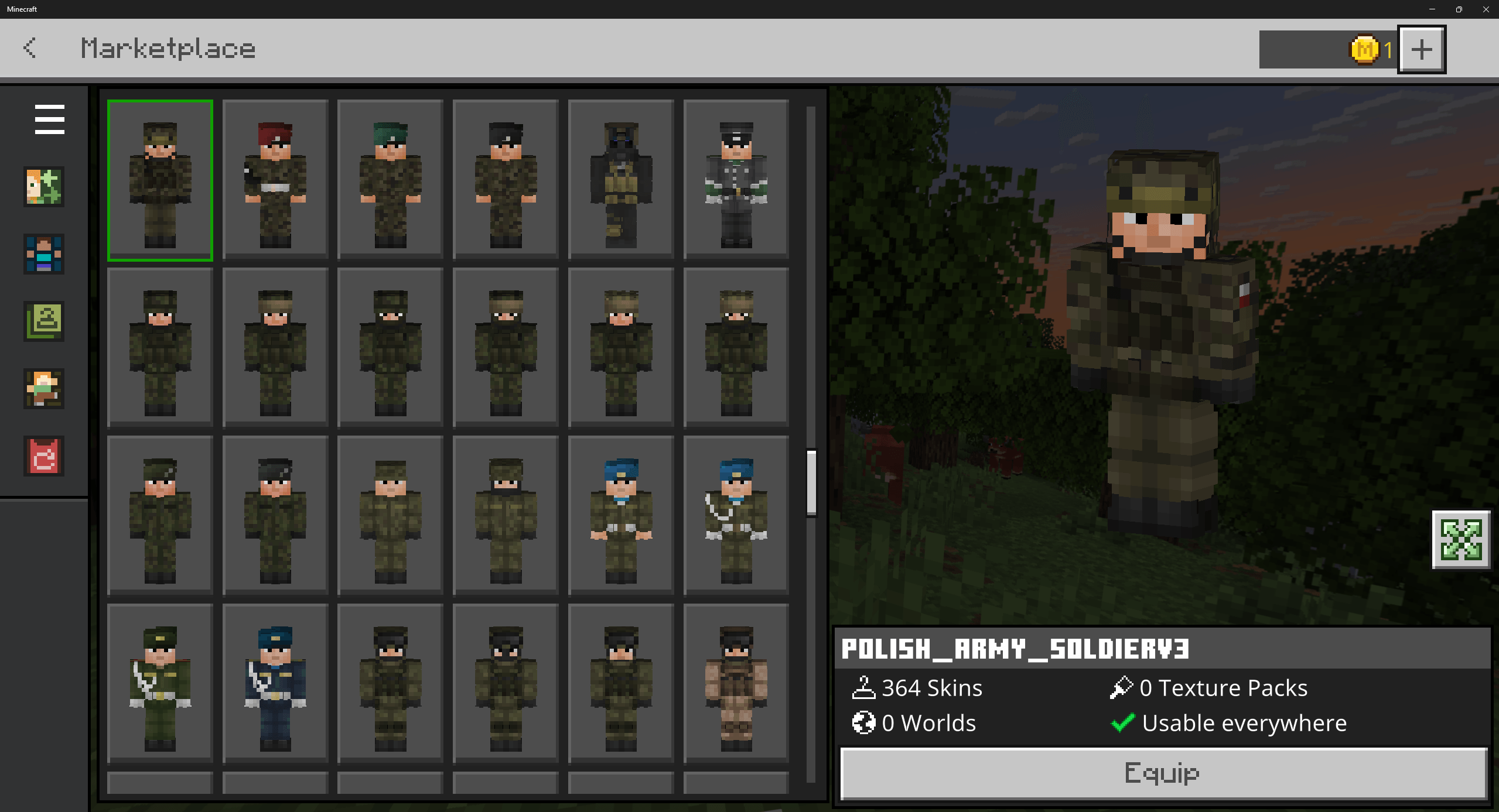Open the adventure maps sidebar icon
Viewport: 1499px width, 812px height.
pos(44,388)
